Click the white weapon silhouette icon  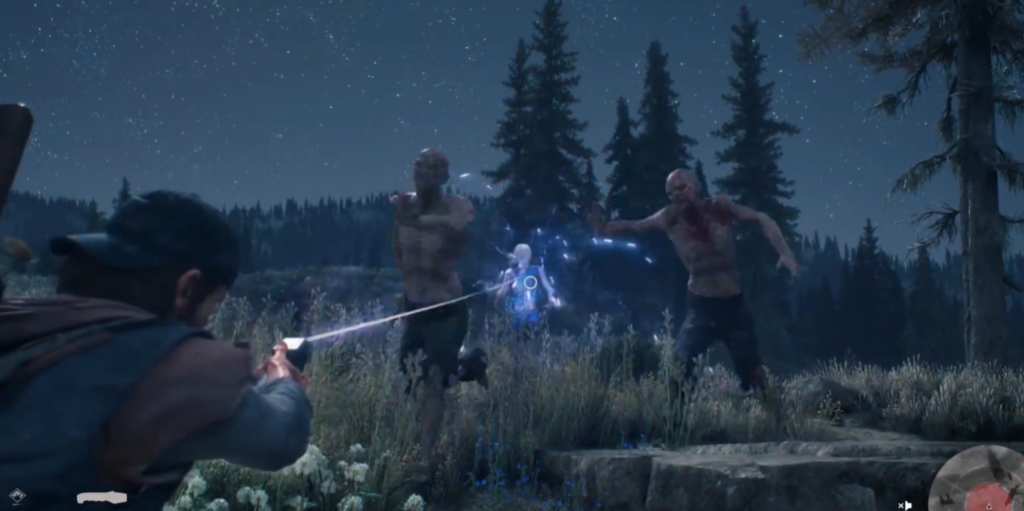(x=102, y=497)
